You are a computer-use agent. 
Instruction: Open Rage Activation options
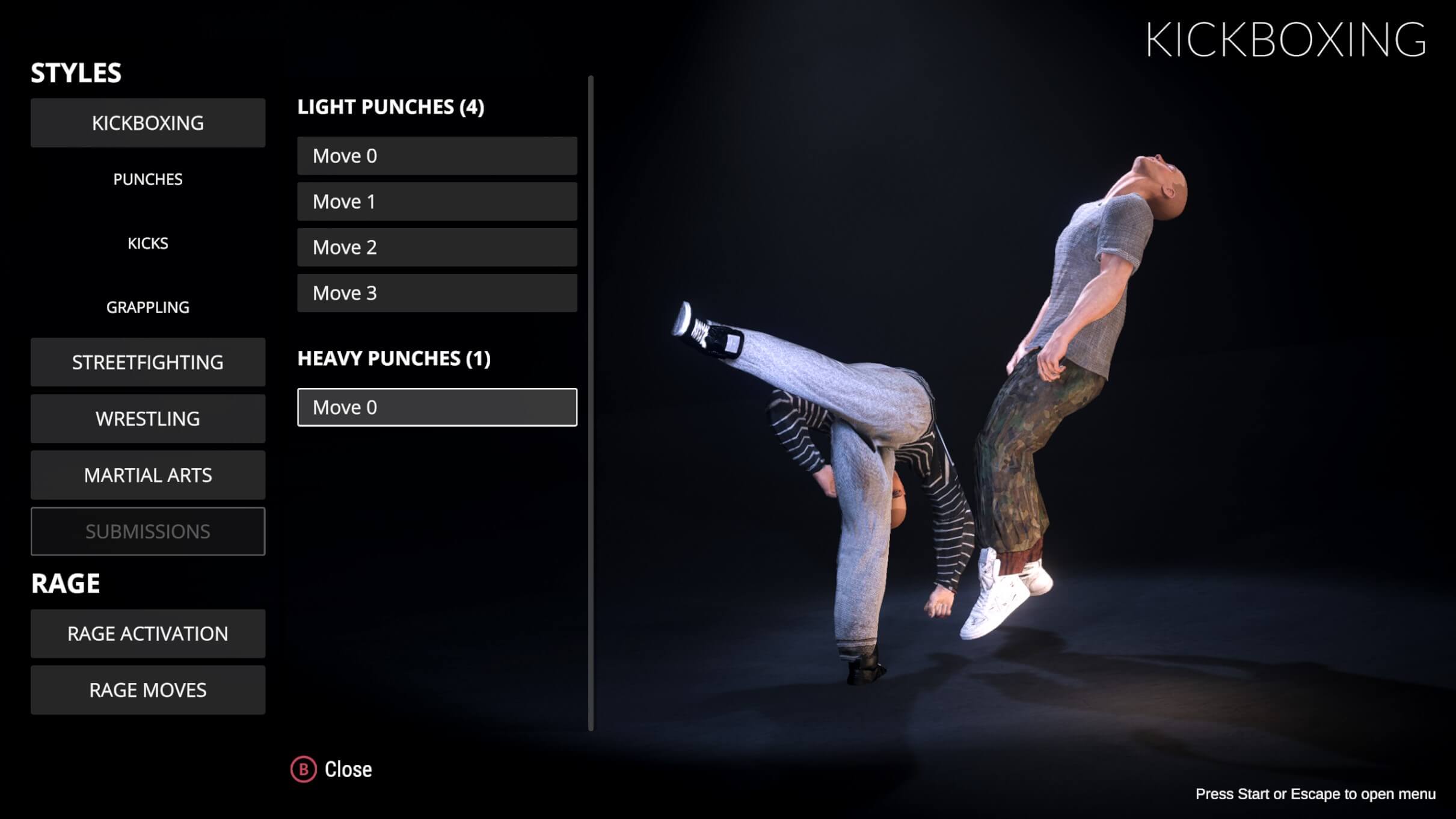[147, 634]
